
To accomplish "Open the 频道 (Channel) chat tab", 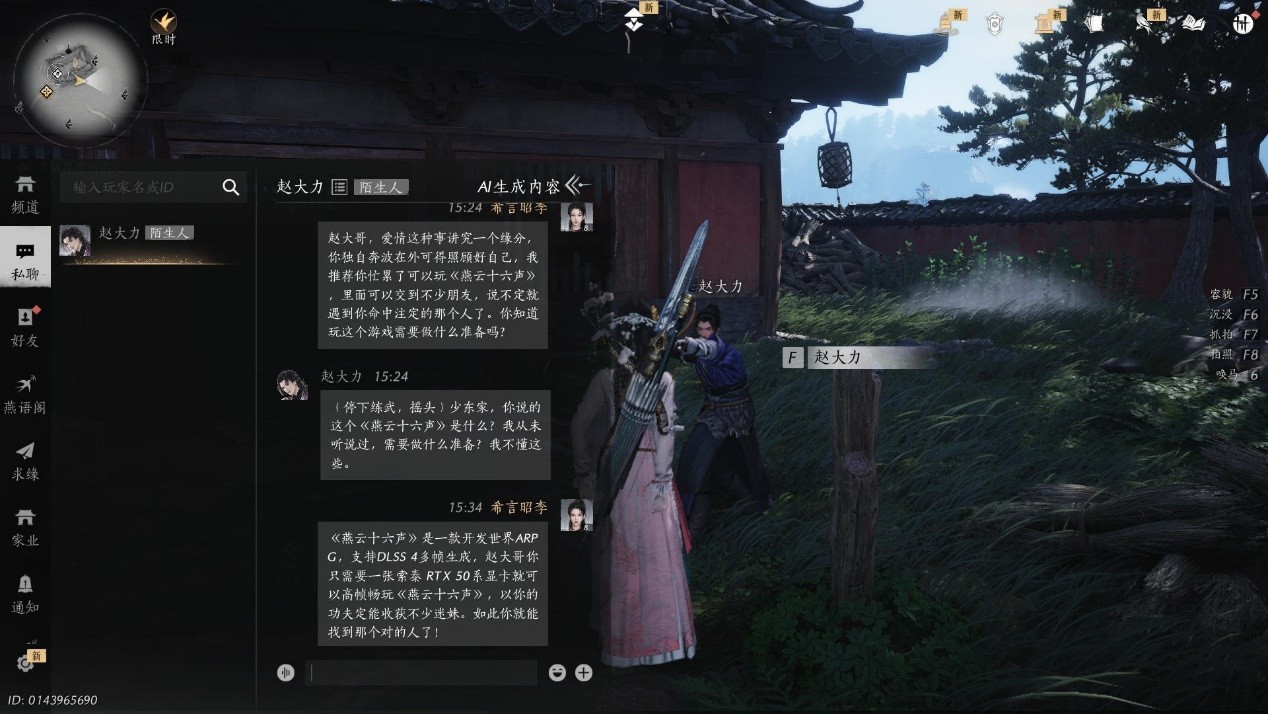I will click(x=25, y=194).
